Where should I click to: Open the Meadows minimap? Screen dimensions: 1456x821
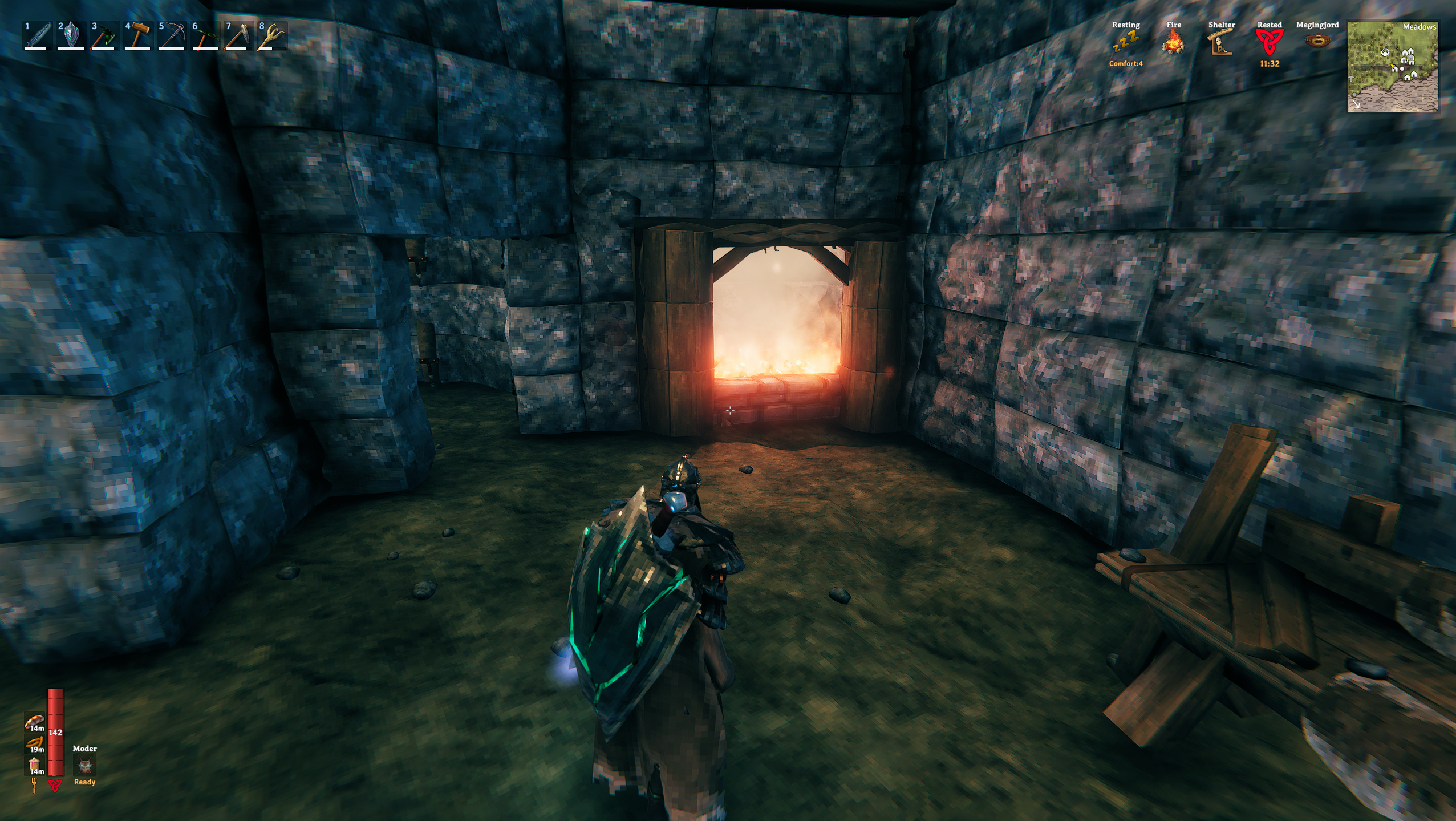(x=1393, y=67)
